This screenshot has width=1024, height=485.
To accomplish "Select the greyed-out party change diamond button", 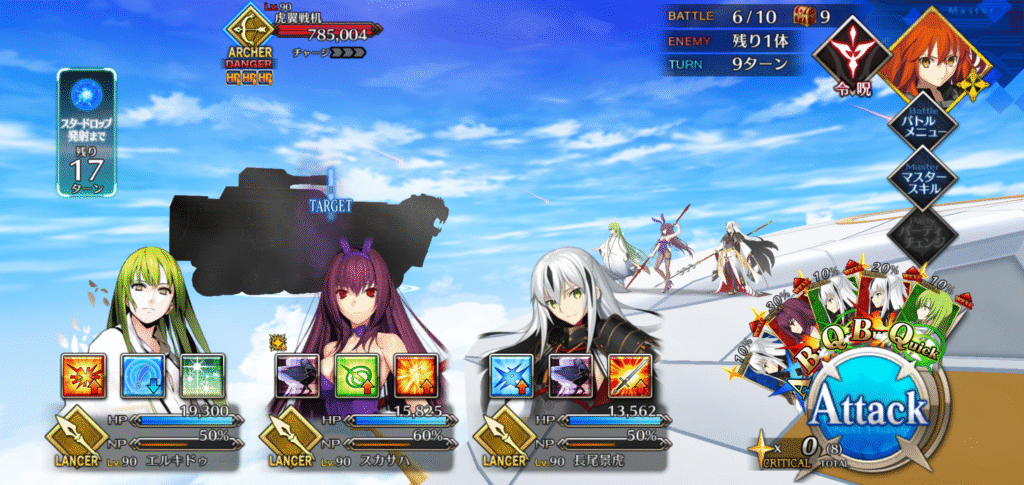I will (x=922, y=236).
